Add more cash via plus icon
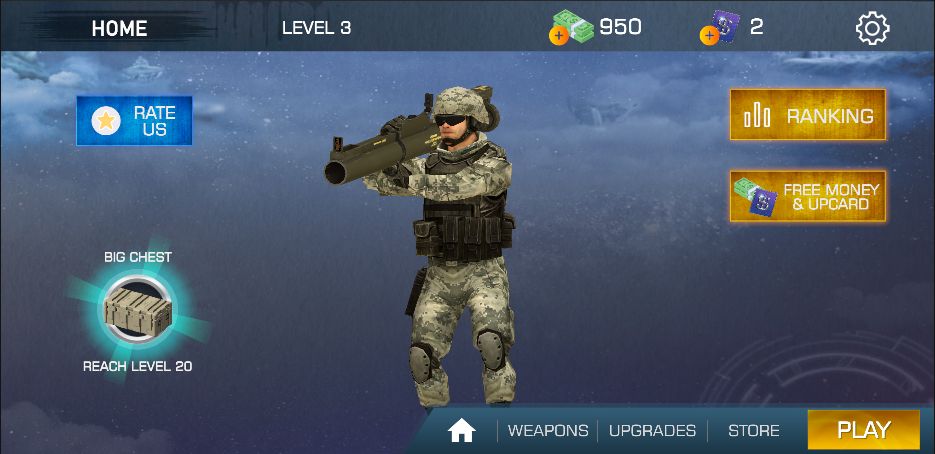 pyautogui.click(x=558, y=36)
